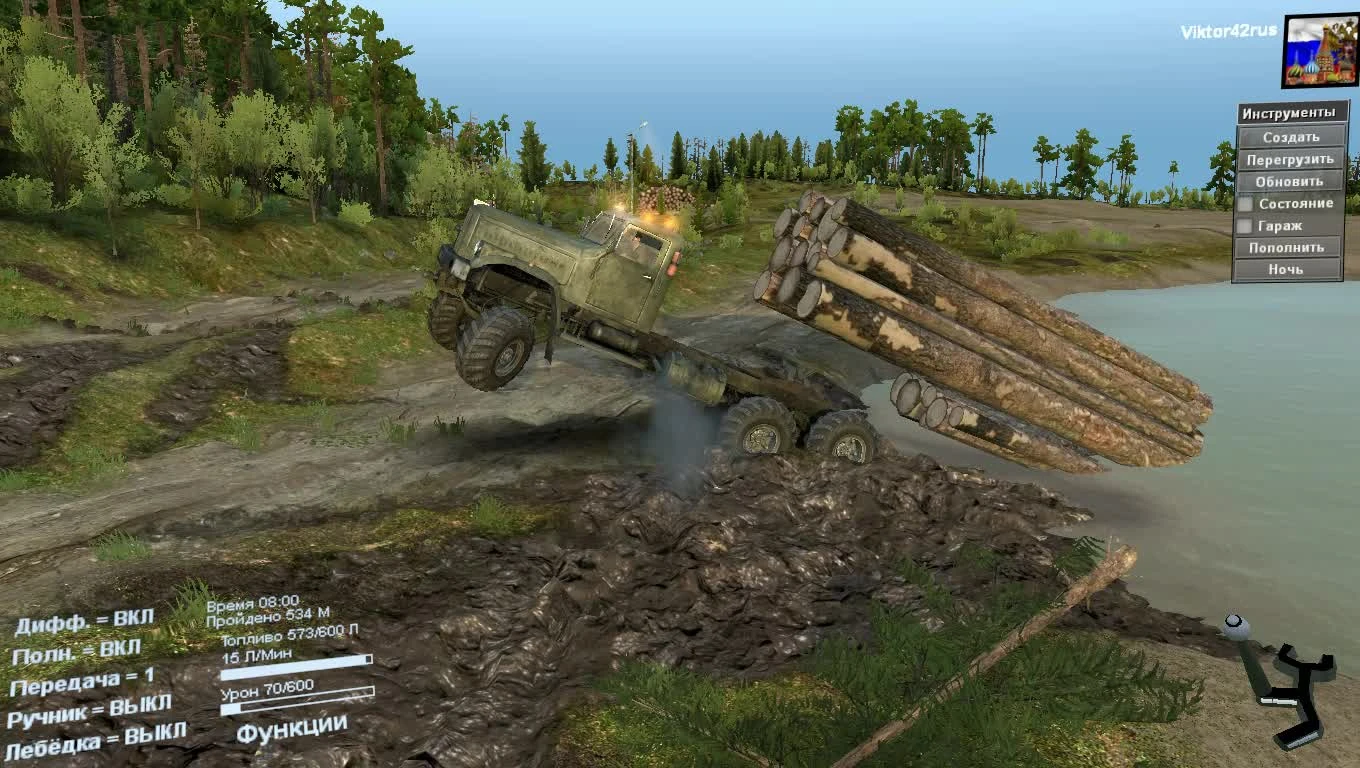Switch to night mode via Ночь button
This screenshot has height=768, width=1360.
[1288, 269]
